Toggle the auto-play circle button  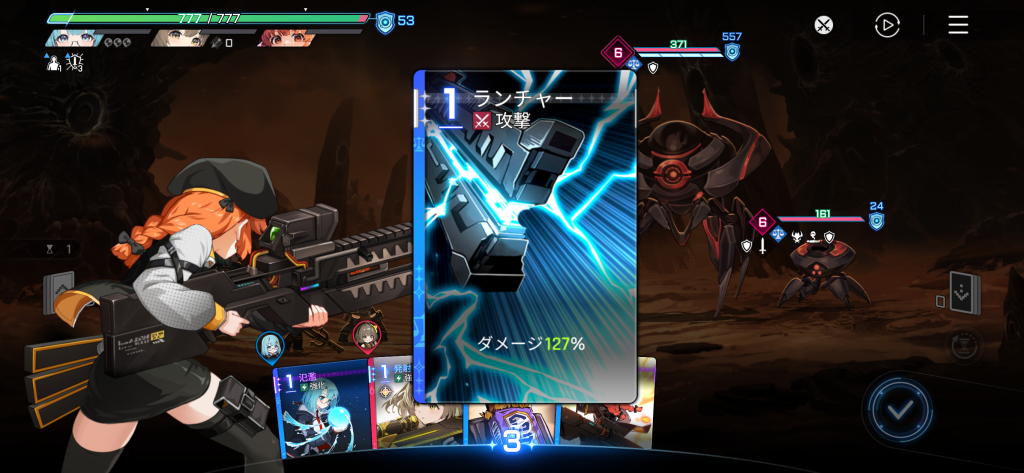point(887,26)
